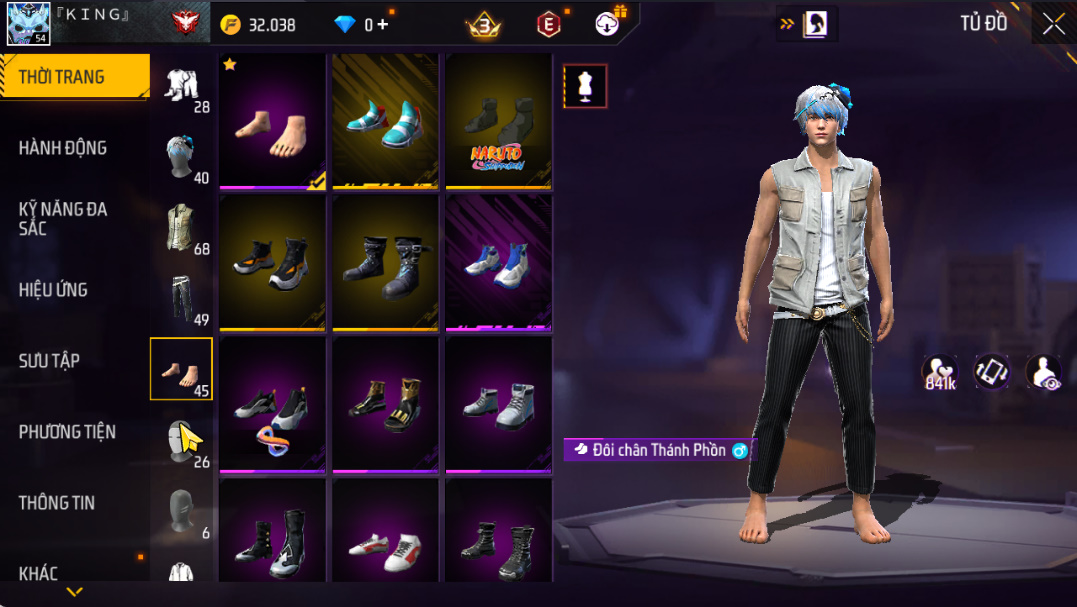Choose the teal and white sneakers
1077x607 pixels.
[385, 121]
